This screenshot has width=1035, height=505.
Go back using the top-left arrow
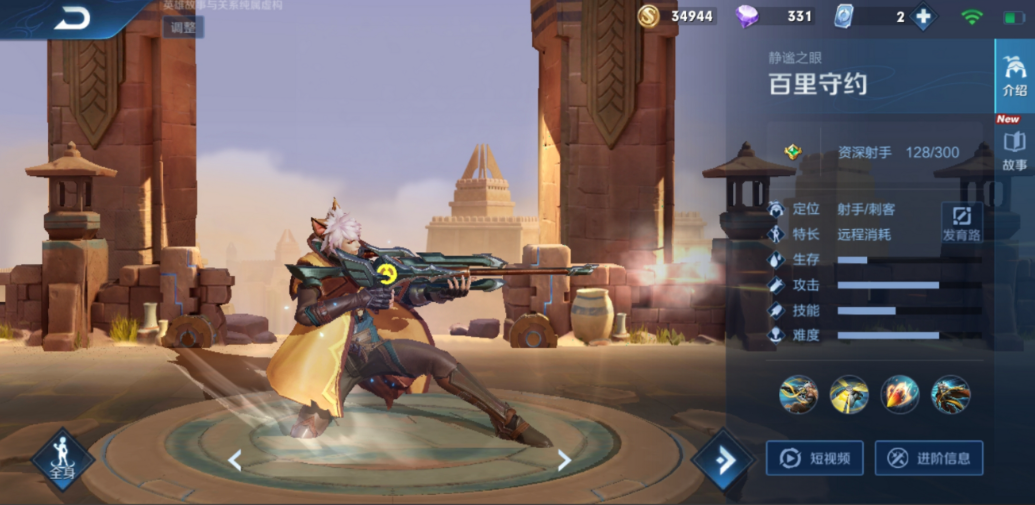pos(72,18)
